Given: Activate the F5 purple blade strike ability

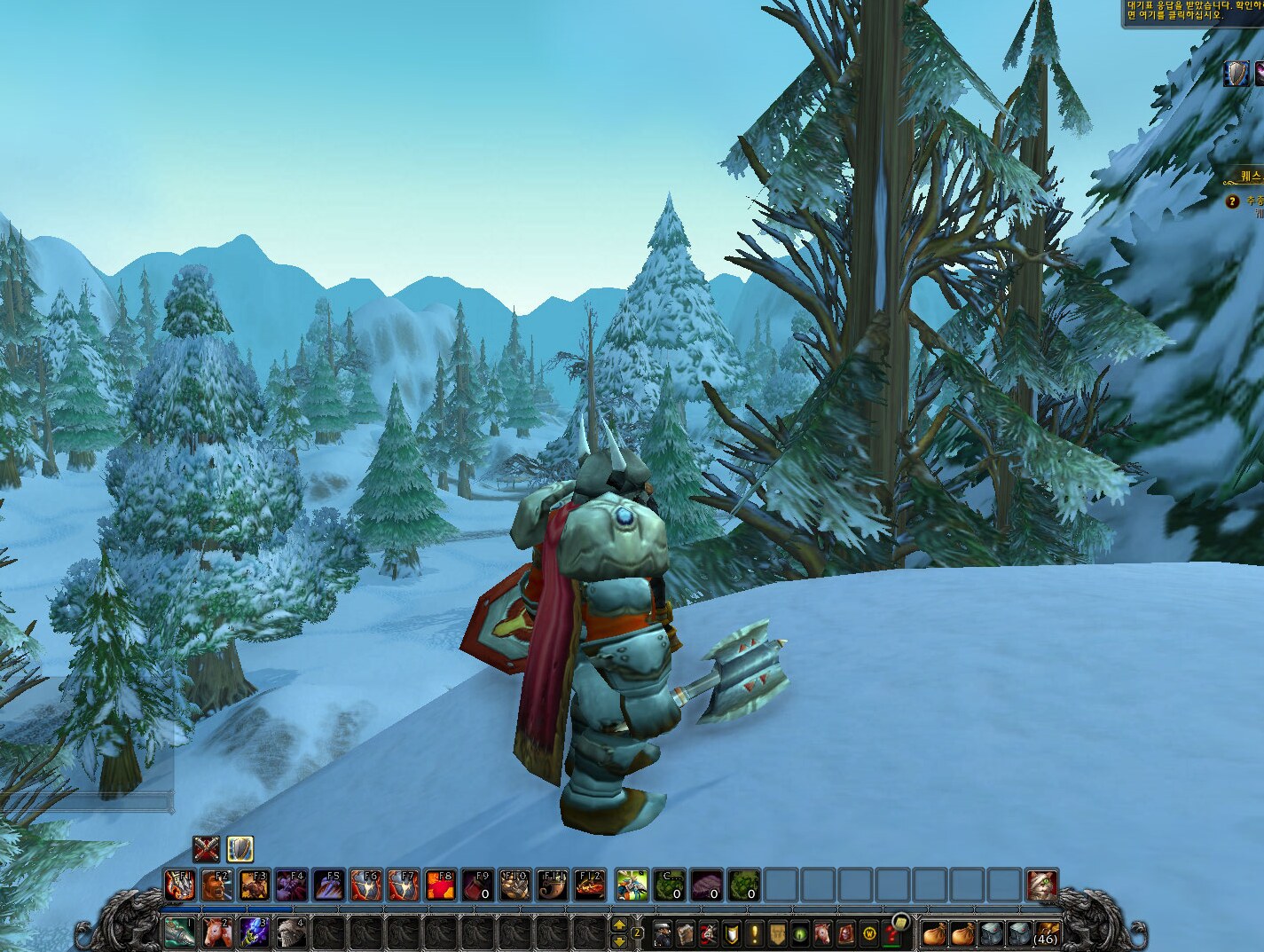Looking at the screenshot, I should click(x=328, y=885).
